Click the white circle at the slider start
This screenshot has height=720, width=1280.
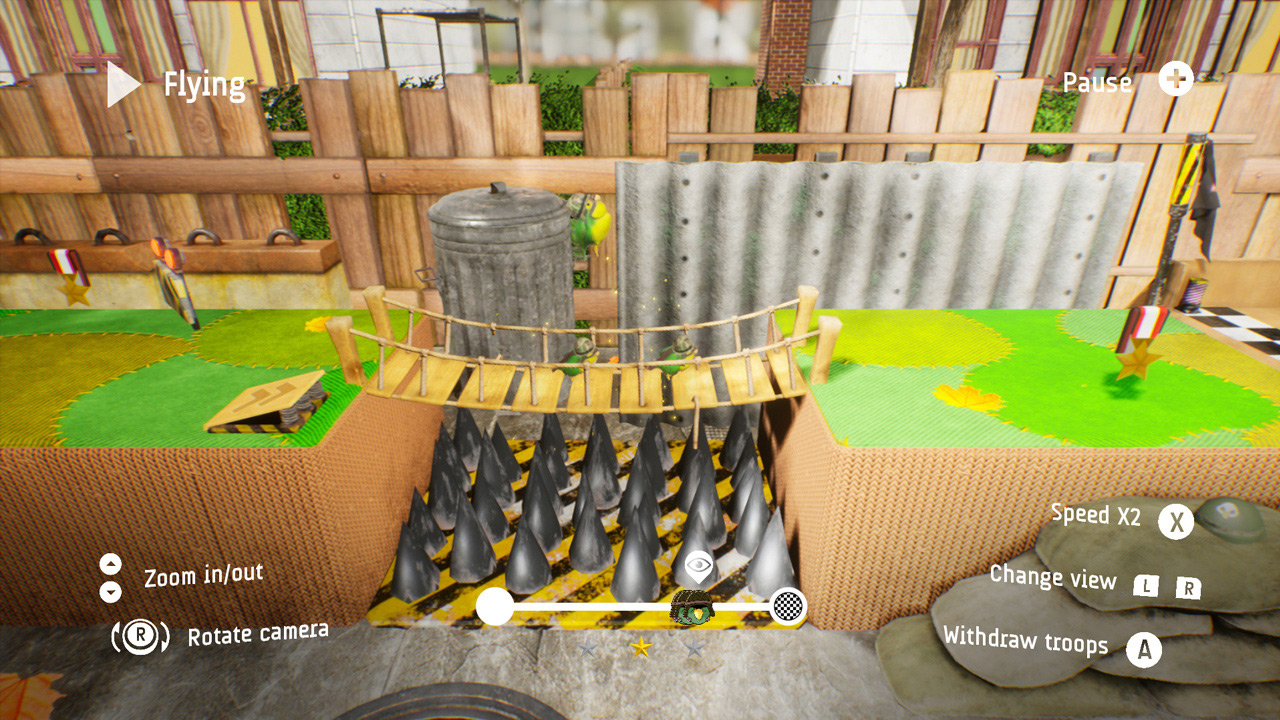tap(492, 604)
